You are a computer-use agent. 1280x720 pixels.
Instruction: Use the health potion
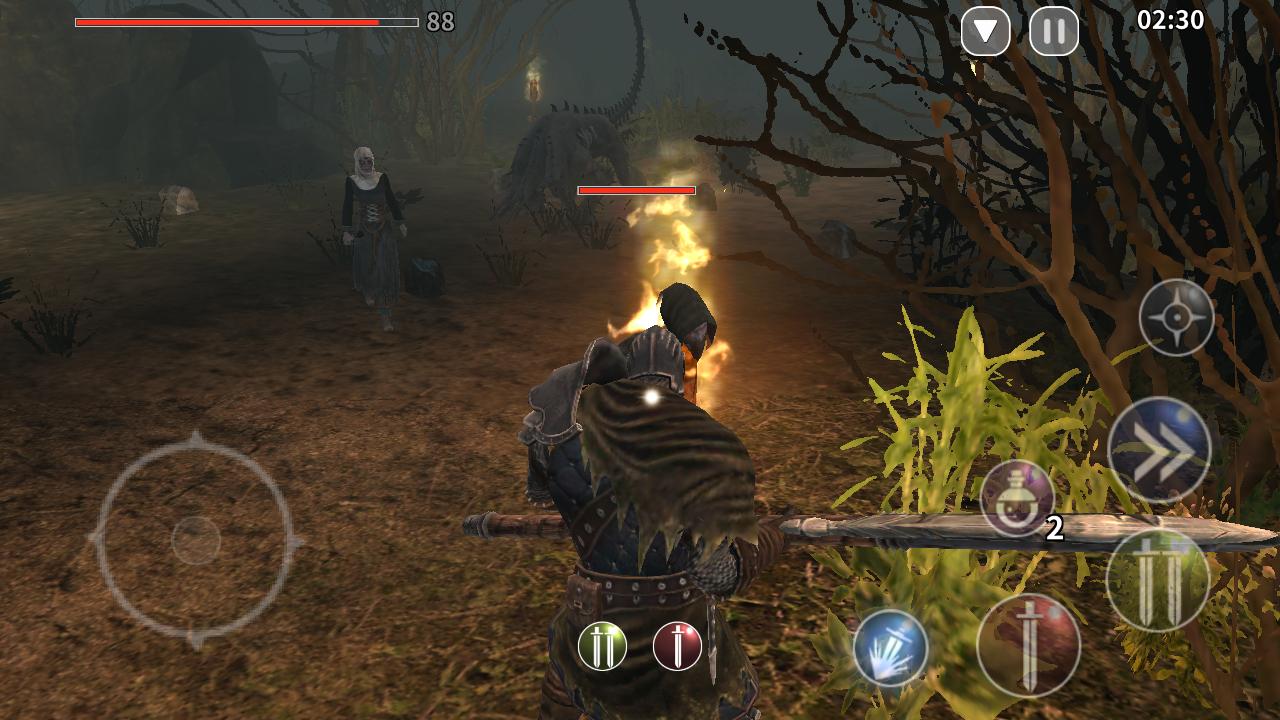(1017, 498)
